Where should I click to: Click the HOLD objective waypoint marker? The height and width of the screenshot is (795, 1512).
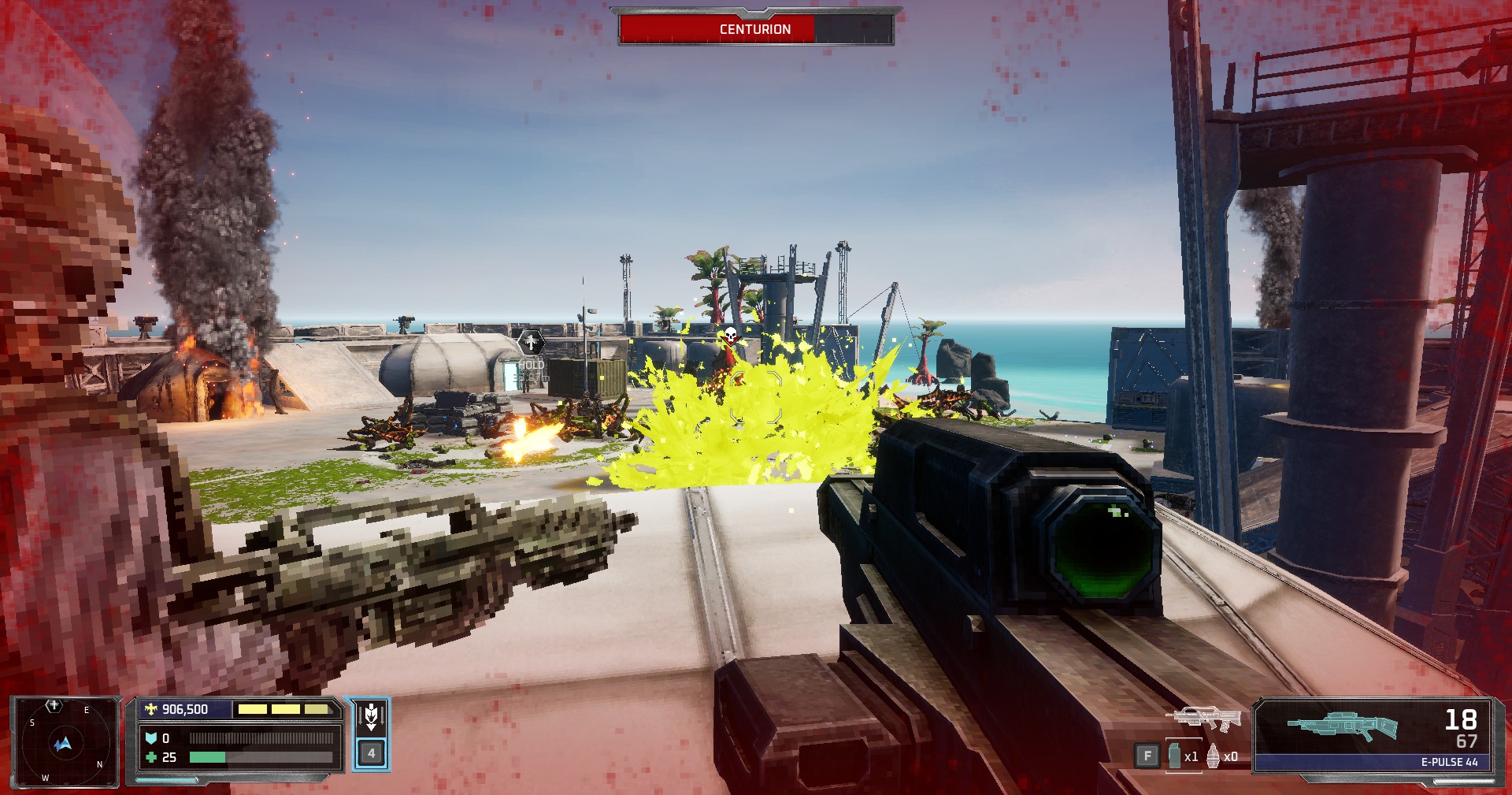(531, 342)
